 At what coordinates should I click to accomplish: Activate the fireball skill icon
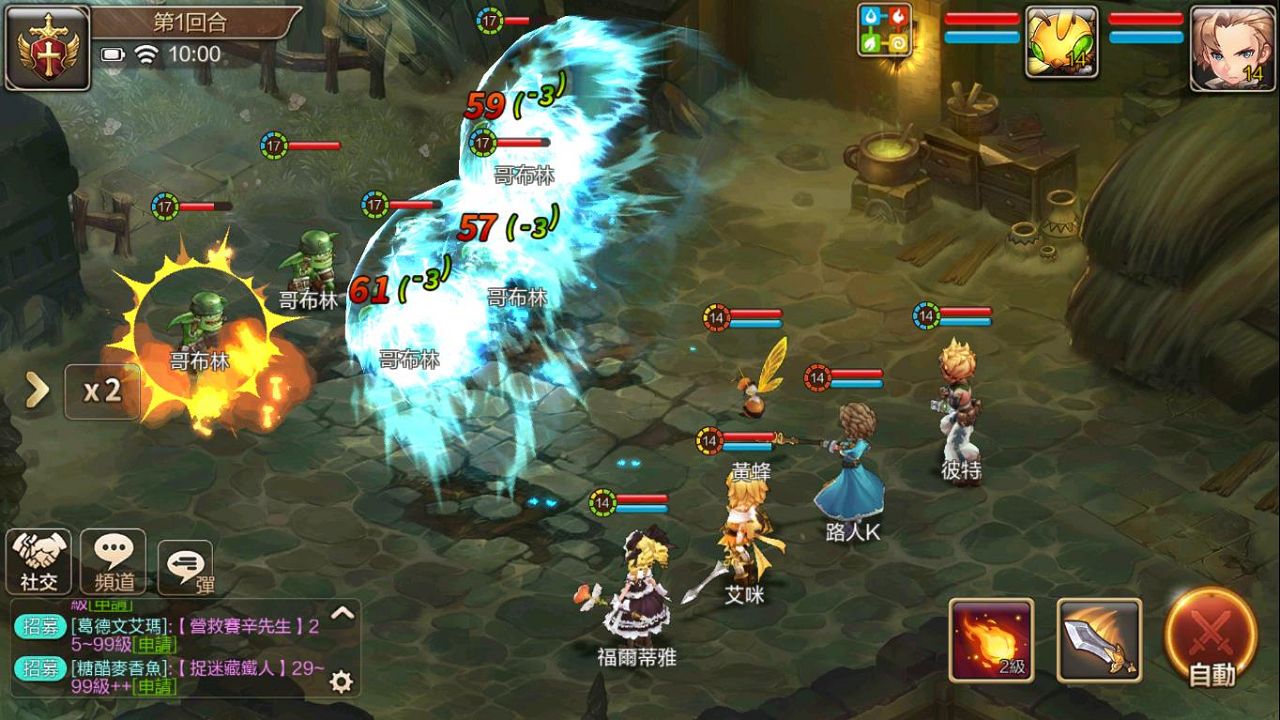(x=991, y=640)
